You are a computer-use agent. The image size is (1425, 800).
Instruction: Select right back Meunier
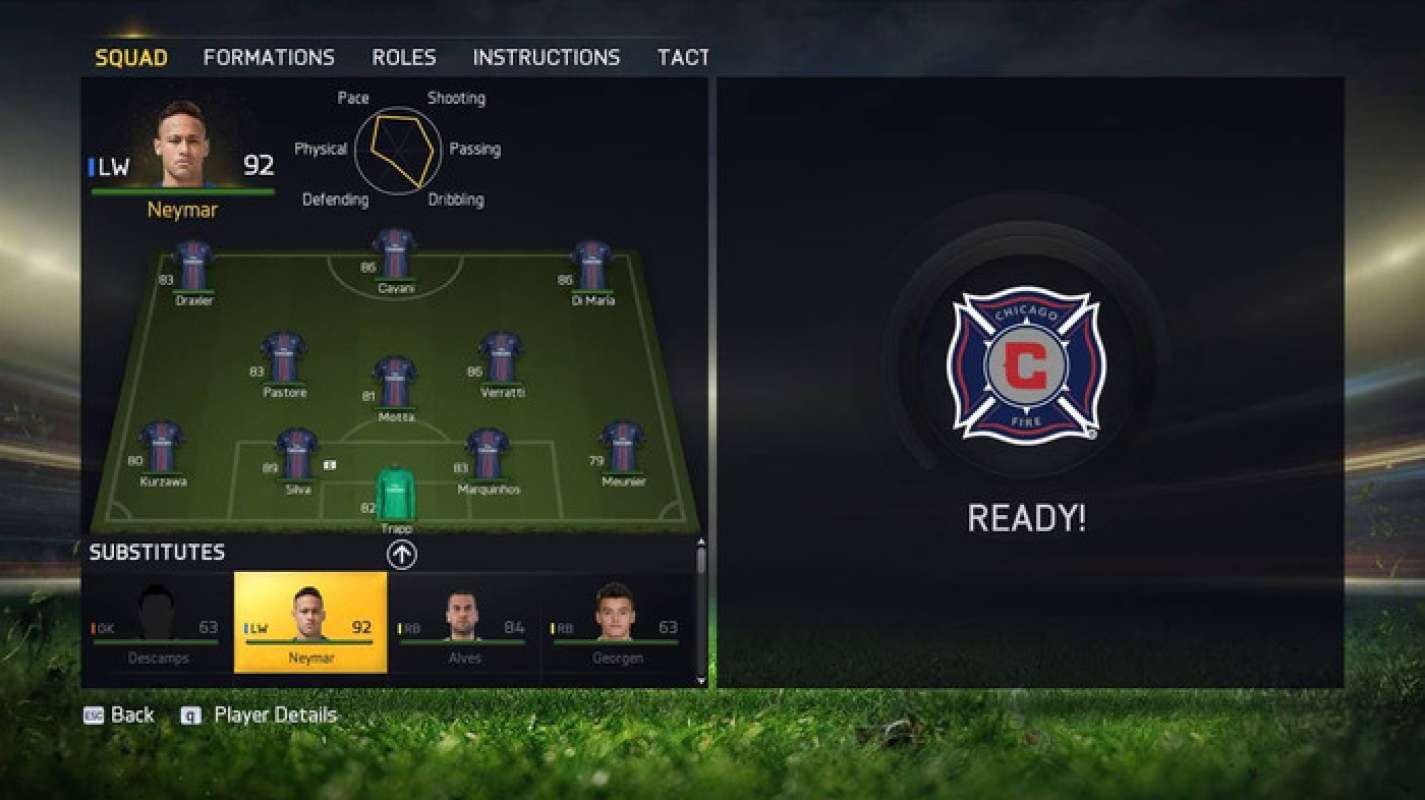click(x=622, y=447)
